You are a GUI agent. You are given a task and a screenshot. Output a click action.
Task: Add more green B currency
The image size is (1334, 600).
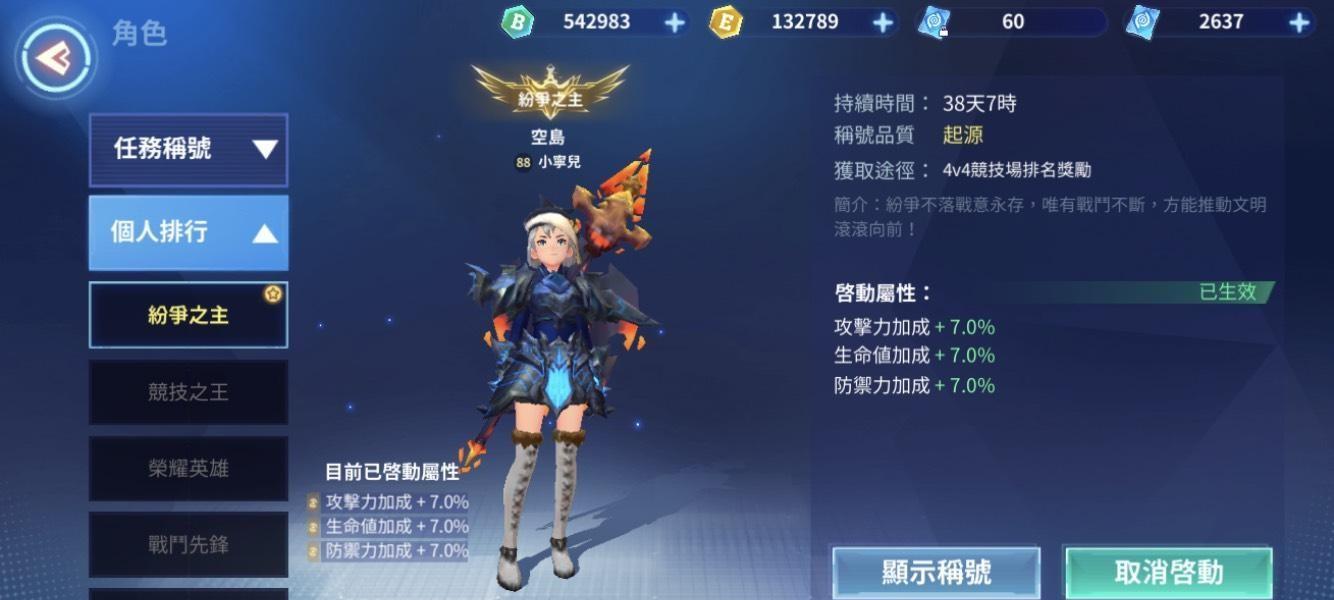tap(675, 22)
